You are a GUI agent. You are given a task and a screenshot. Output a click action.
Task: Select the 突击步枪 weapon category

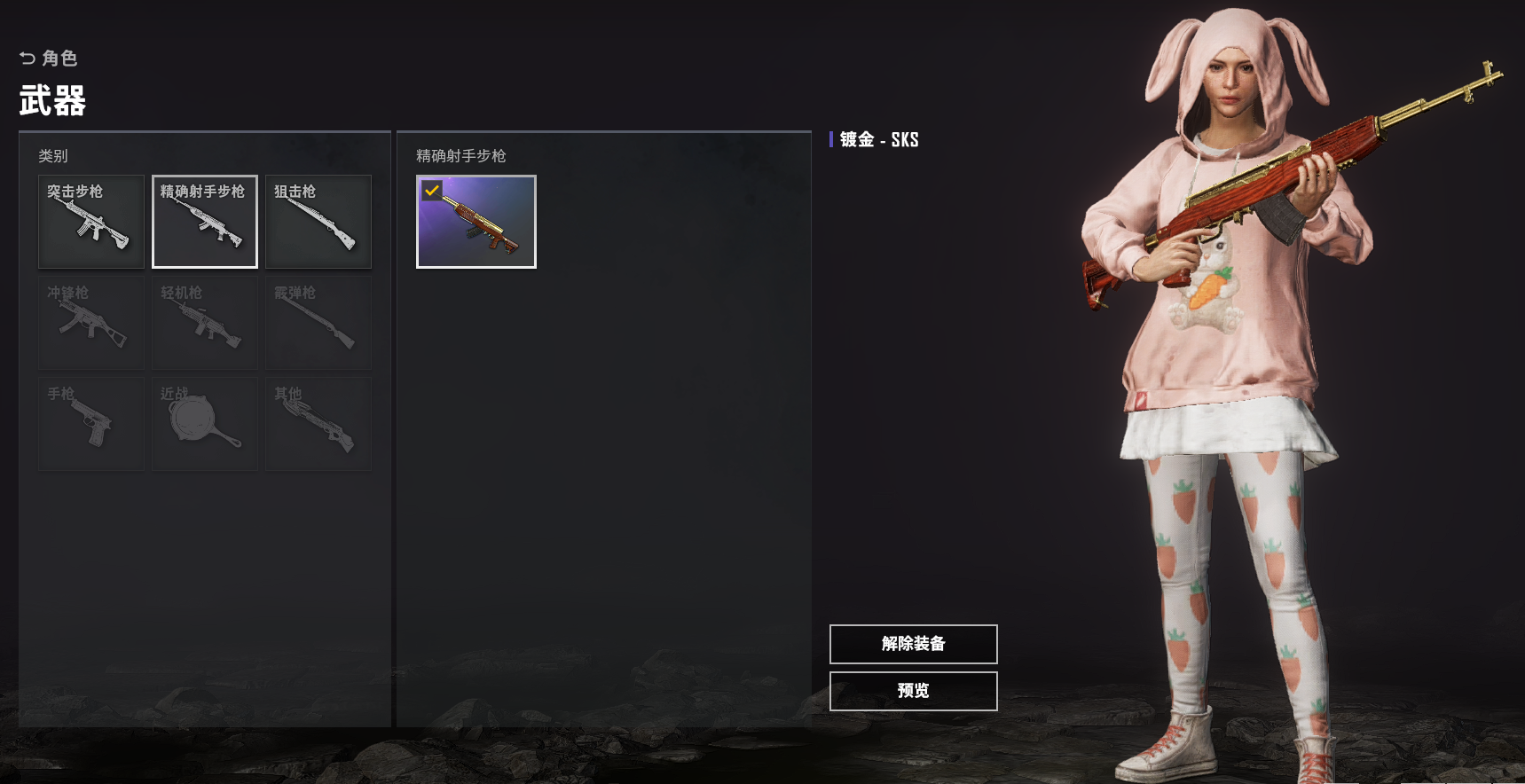coord(91,222)
